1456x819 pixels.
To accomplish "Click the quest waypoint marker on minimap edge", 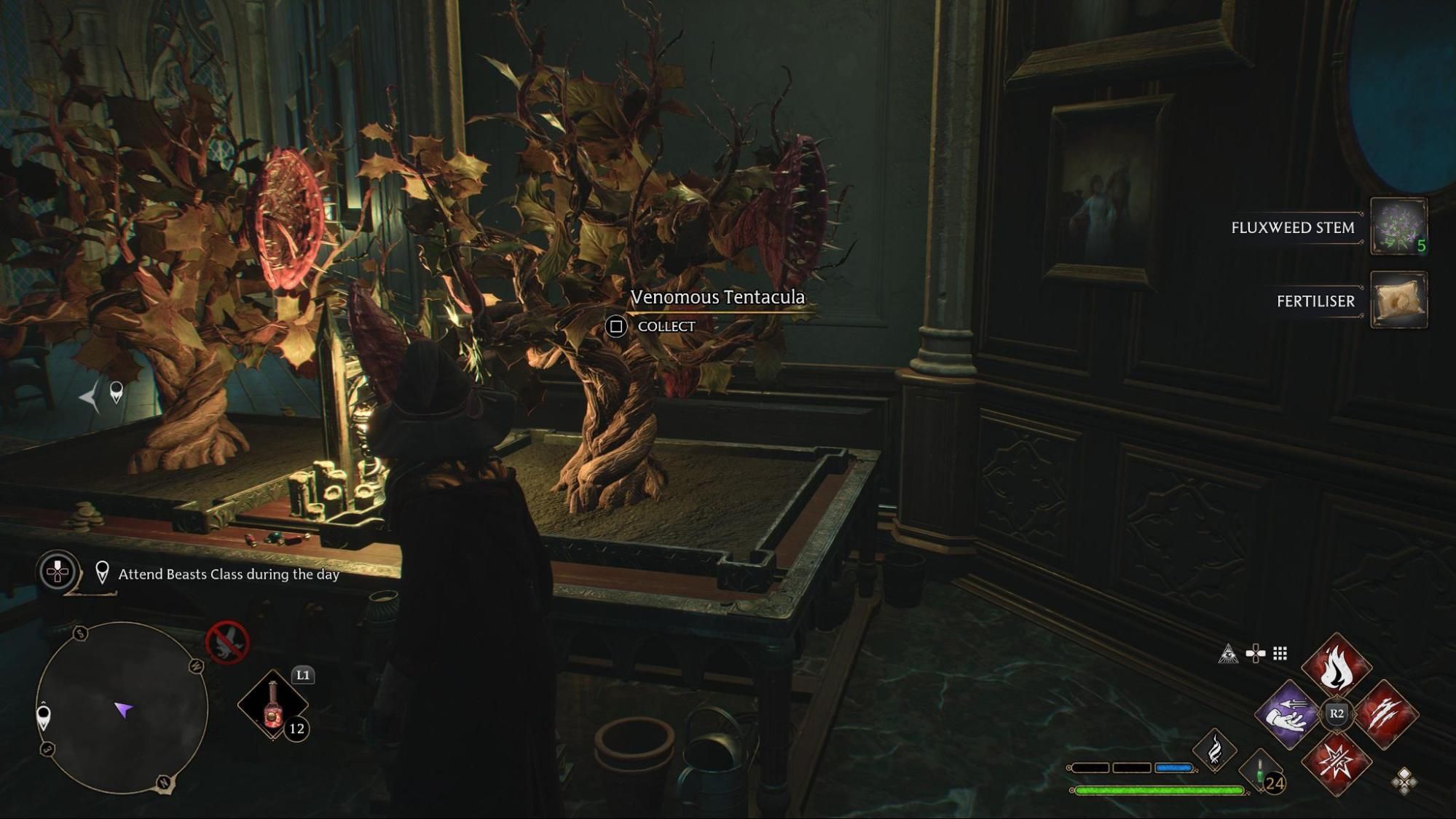I will pyautogui.click(x=44, y=716).
